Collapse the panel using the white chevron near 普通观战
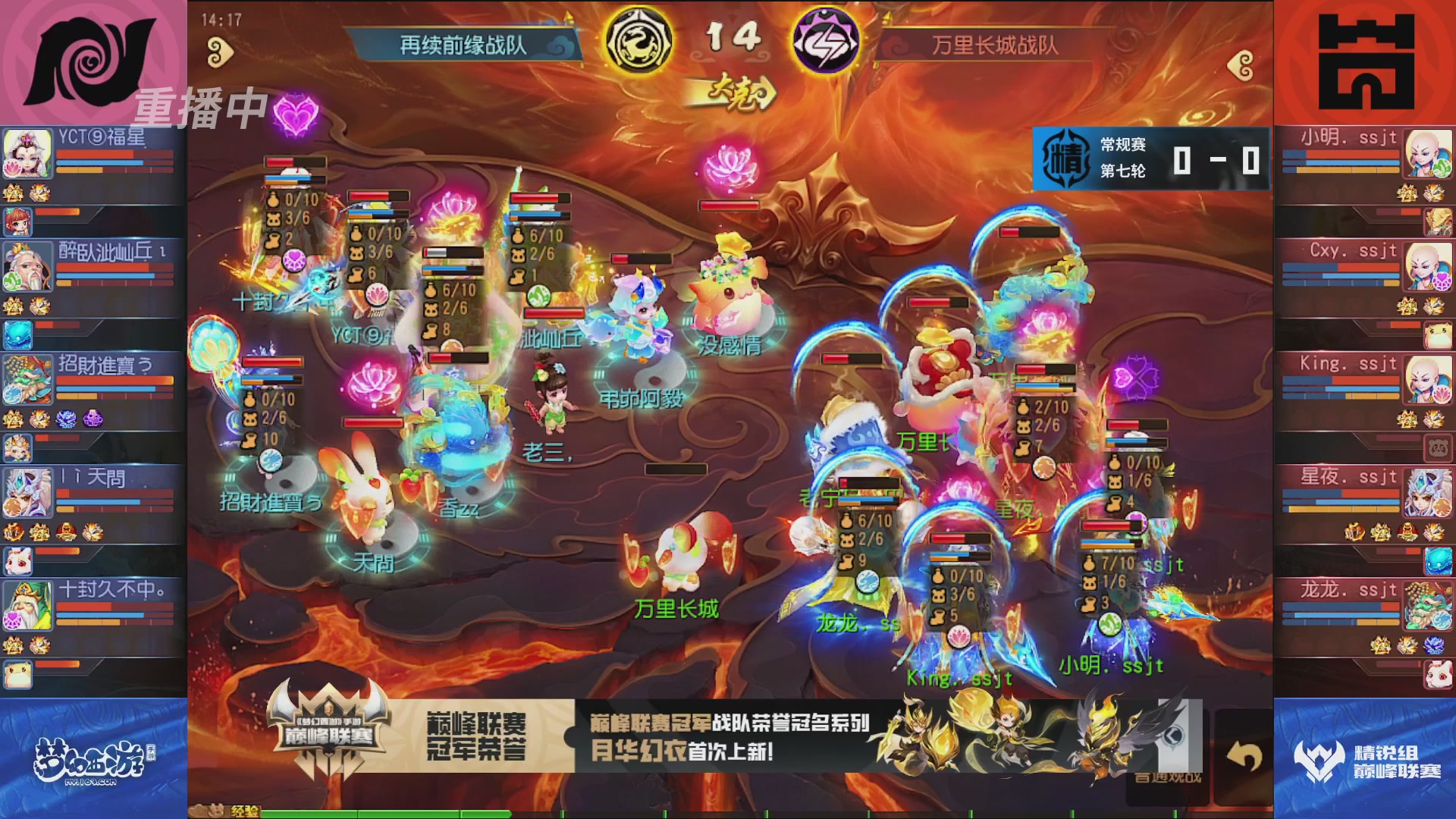This screenshot has width=1456, height=819. click(x=1173, y=736)
